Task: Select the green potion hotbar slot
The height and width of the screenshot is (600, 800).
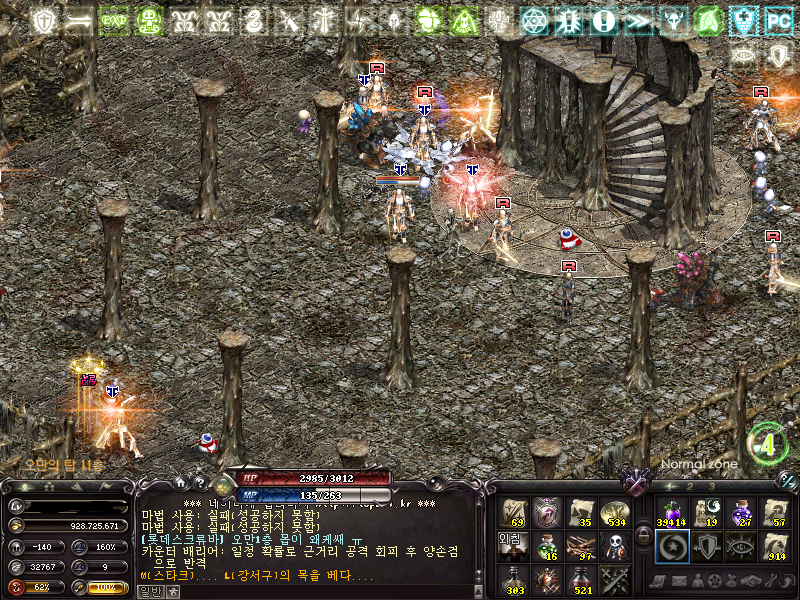Action: pyautogui.click(x=547, y=546)
